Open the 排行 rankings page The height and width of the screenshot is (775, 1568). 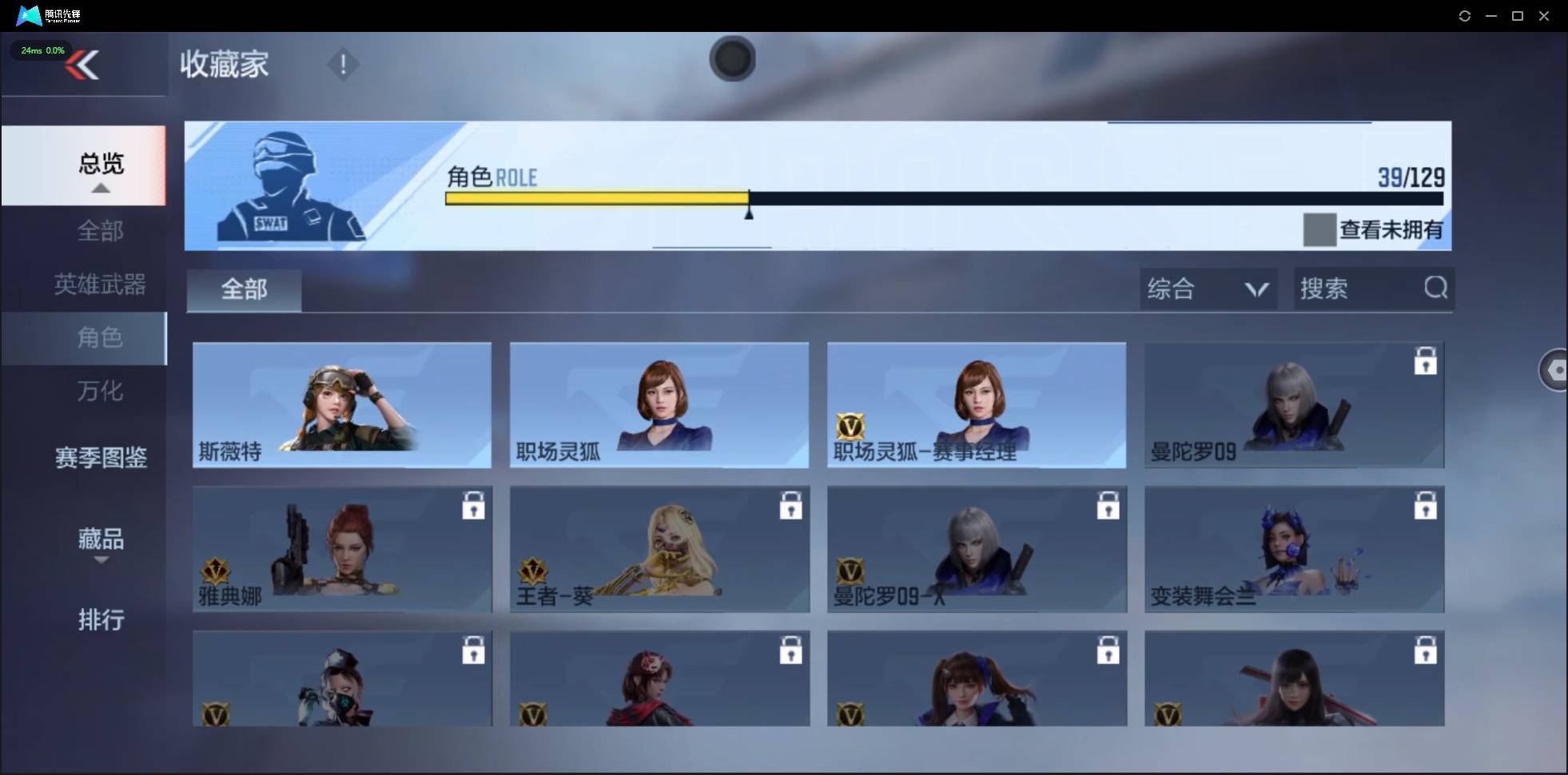101,621
